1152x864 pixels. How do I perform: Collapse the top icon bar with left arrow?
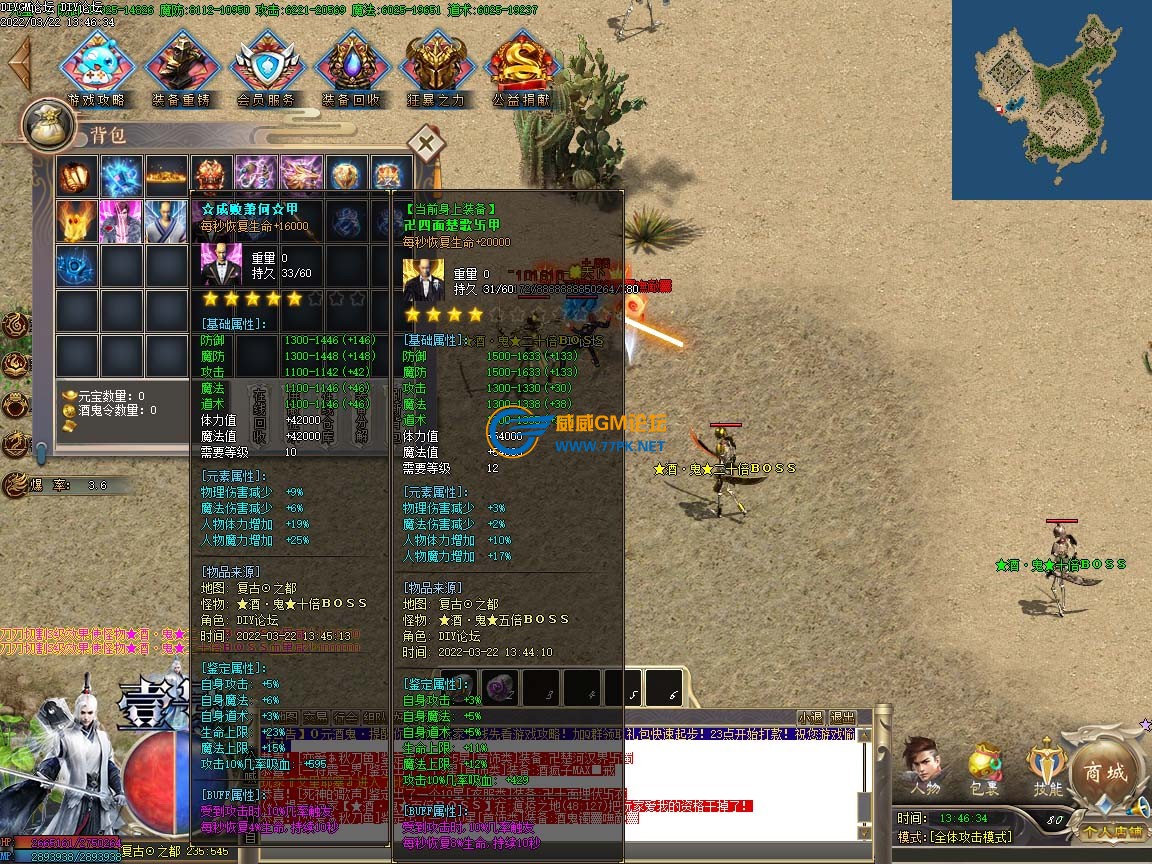click(x=19, y=62)
